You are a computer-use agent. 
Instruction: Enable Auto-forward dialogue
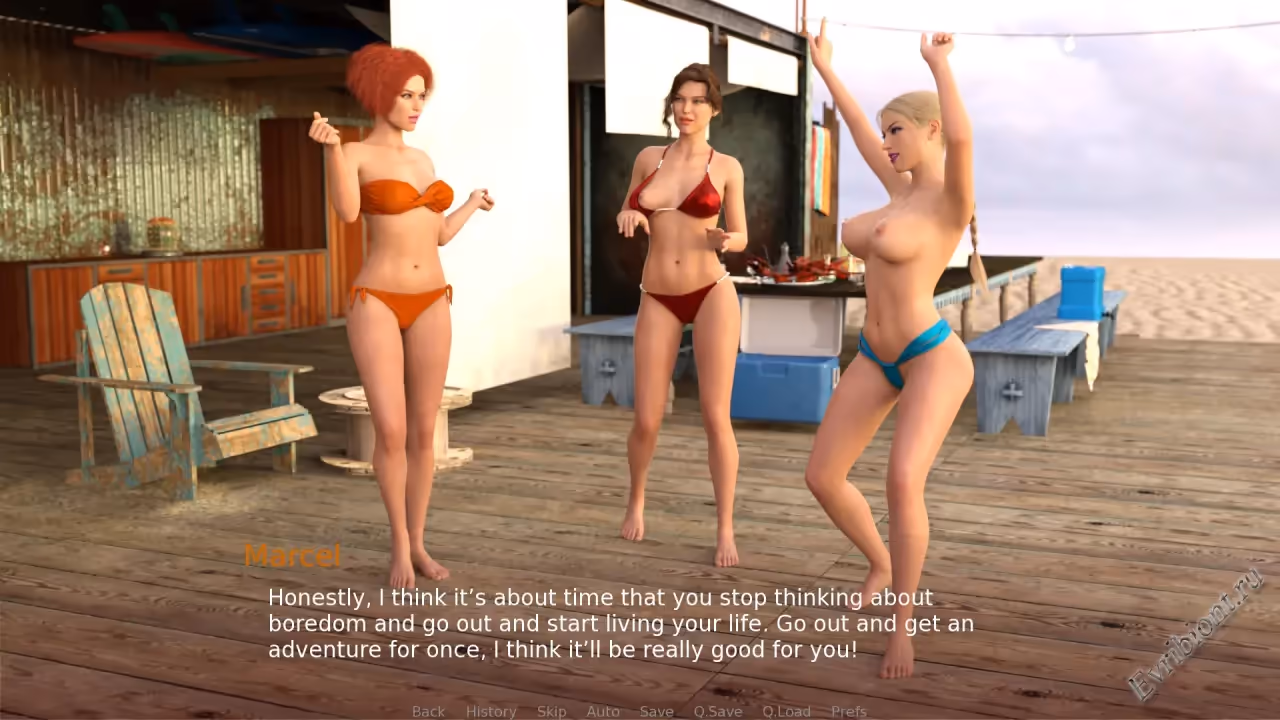[603, 711]
